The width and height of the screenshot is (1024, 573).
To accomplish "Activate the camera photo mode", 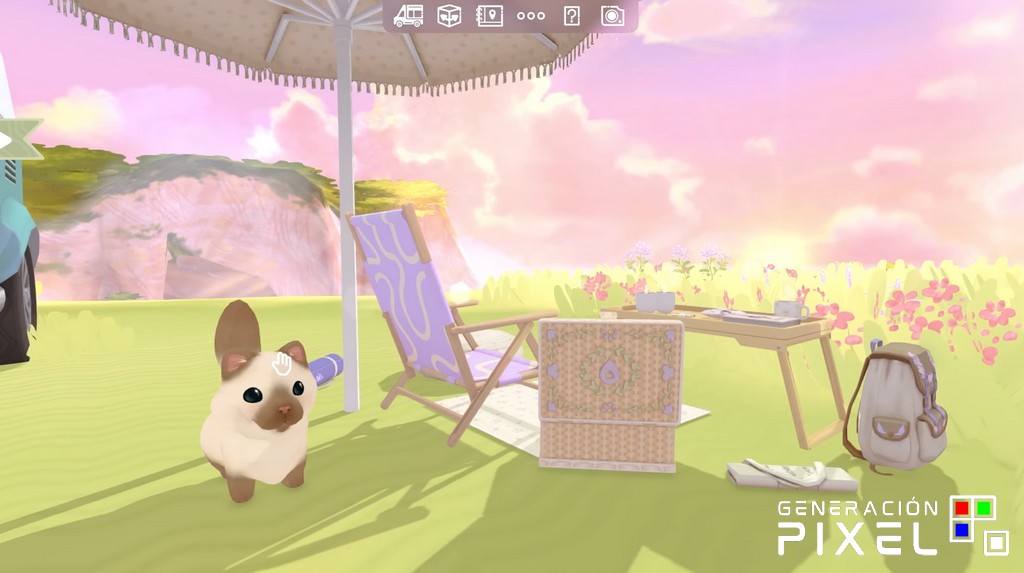I will [x=612, y=15].
